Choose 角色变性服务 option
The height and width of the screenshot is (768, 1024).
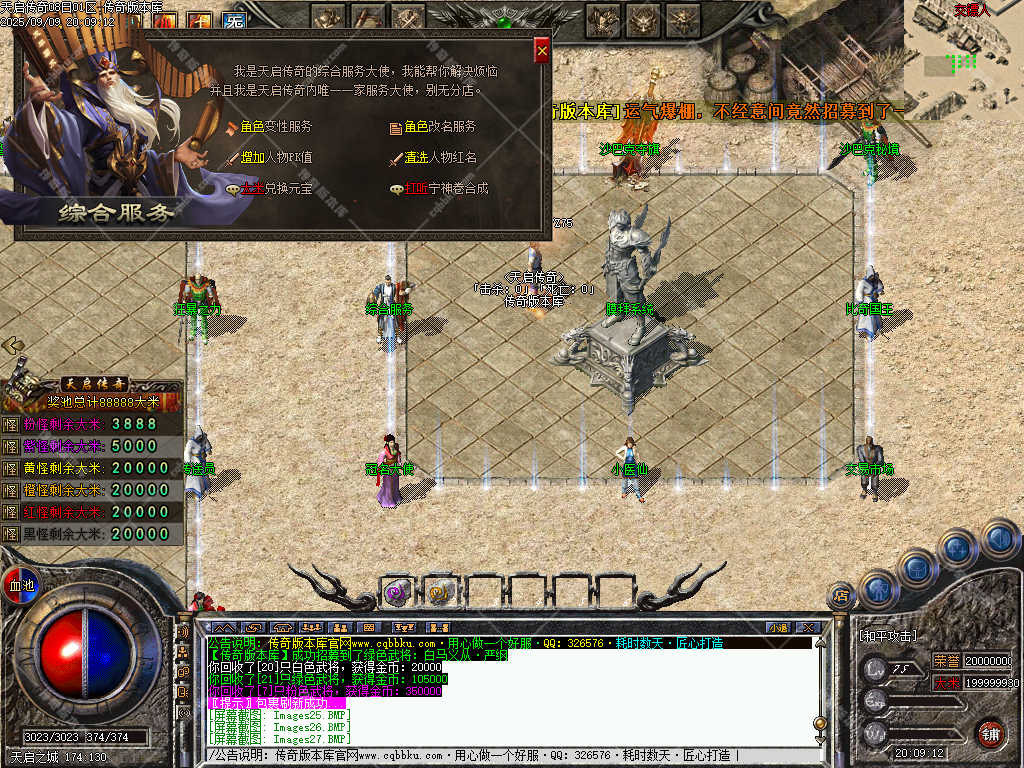coord(275,127)
